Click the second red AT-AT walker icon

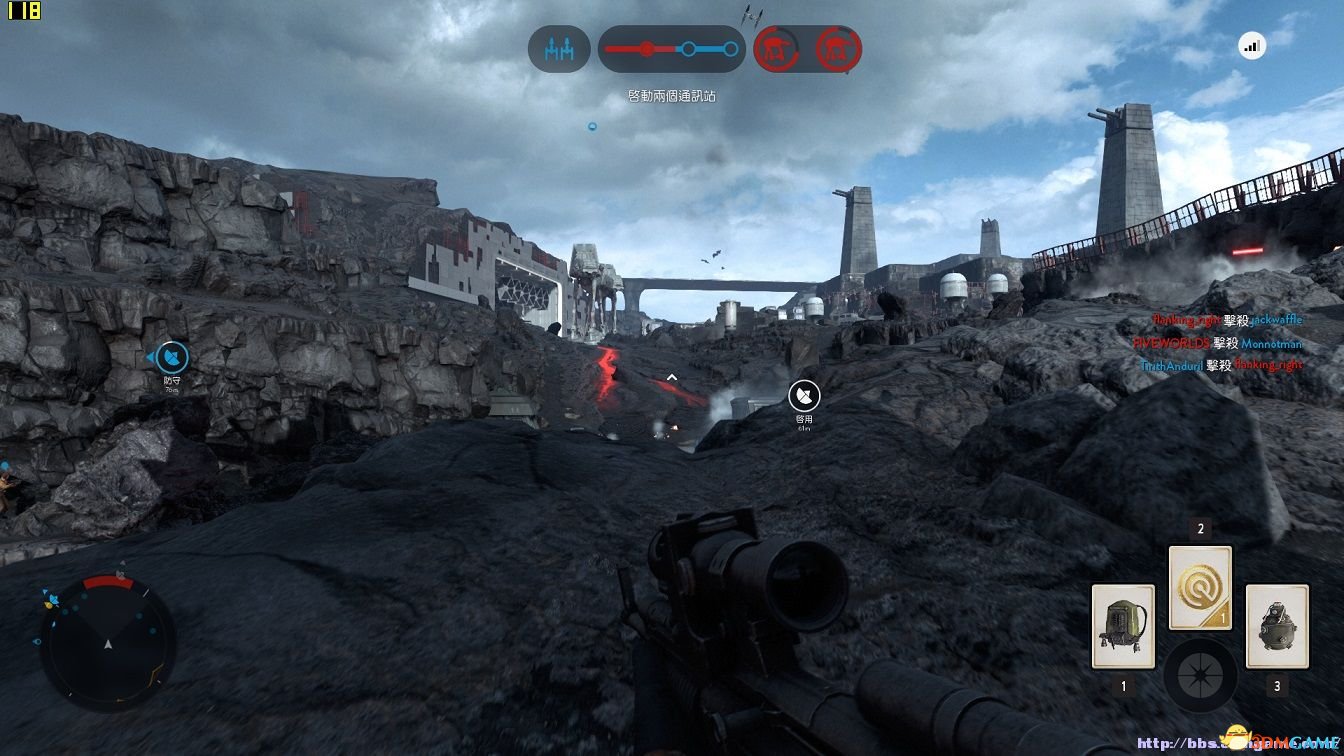tap(838, 49)
